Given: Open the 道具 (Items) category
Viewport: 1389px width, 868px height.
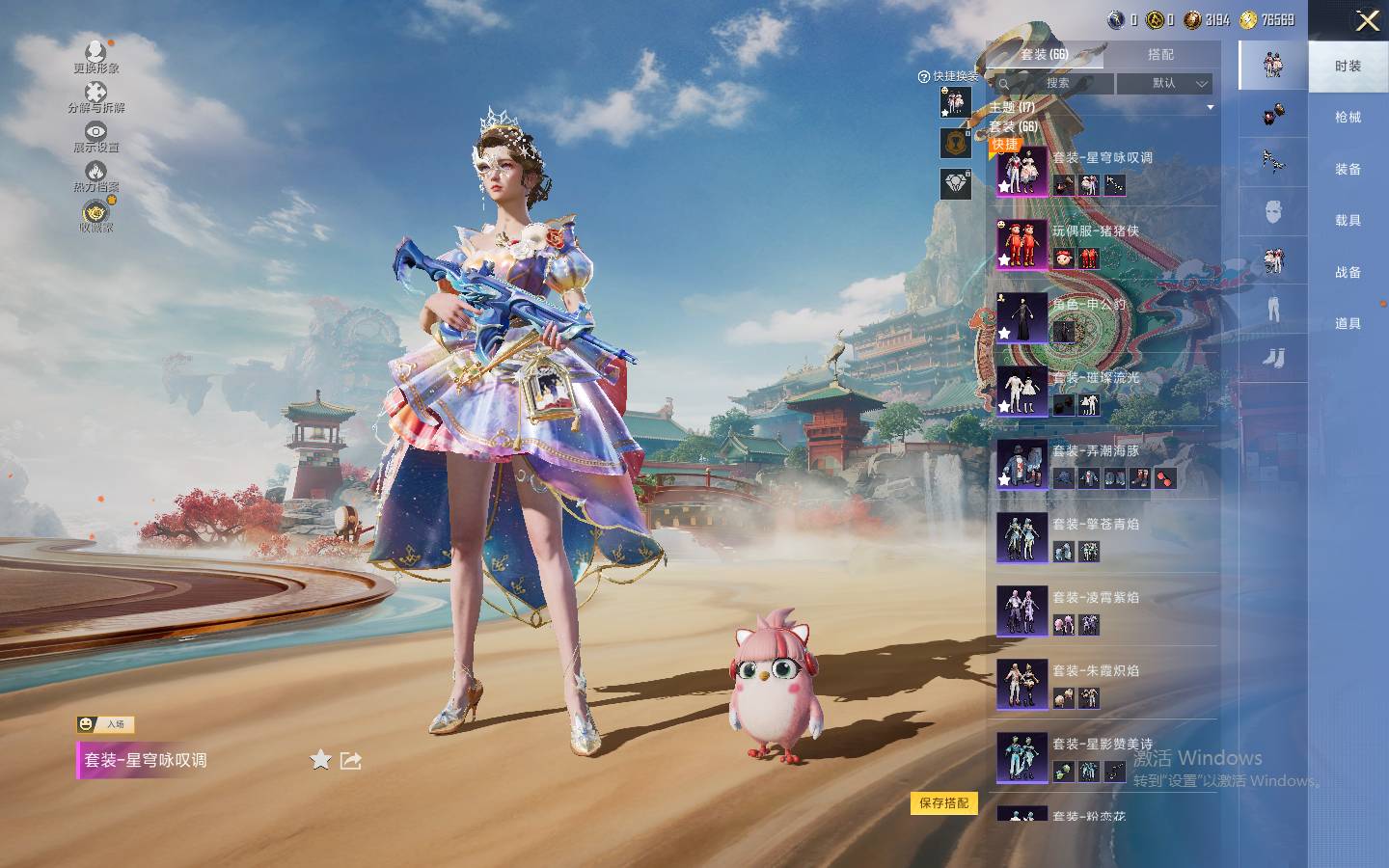Looking at the screenshot, I should (1348, 324).
